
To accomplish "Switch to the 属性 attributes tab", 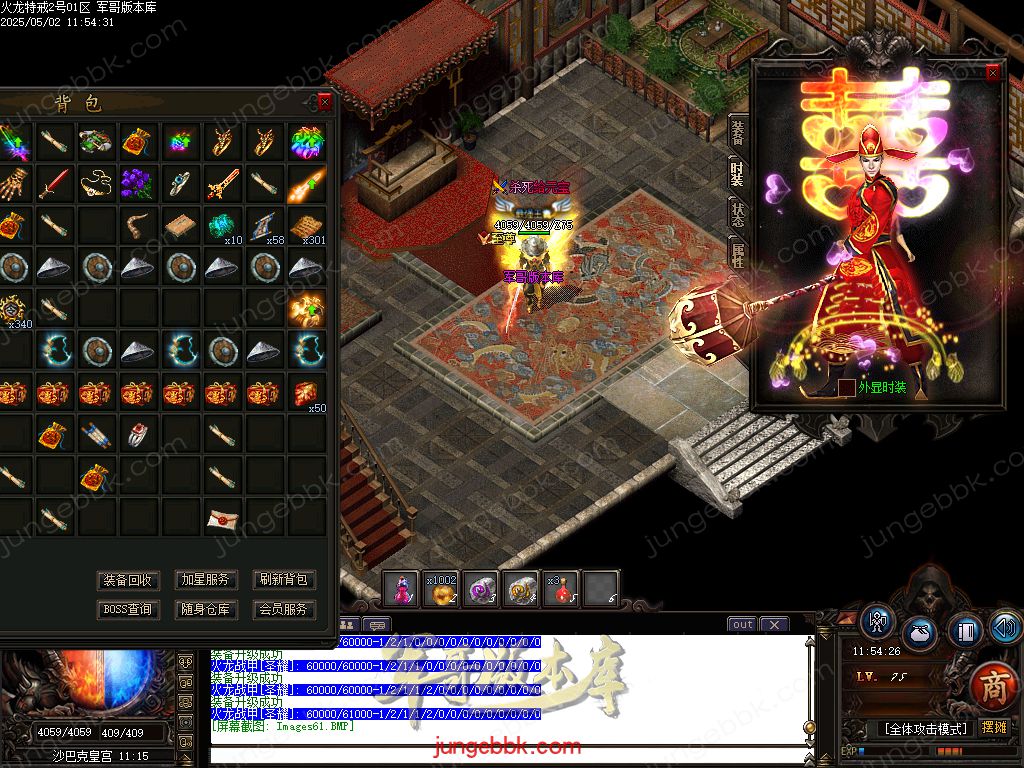I will 738,252.
